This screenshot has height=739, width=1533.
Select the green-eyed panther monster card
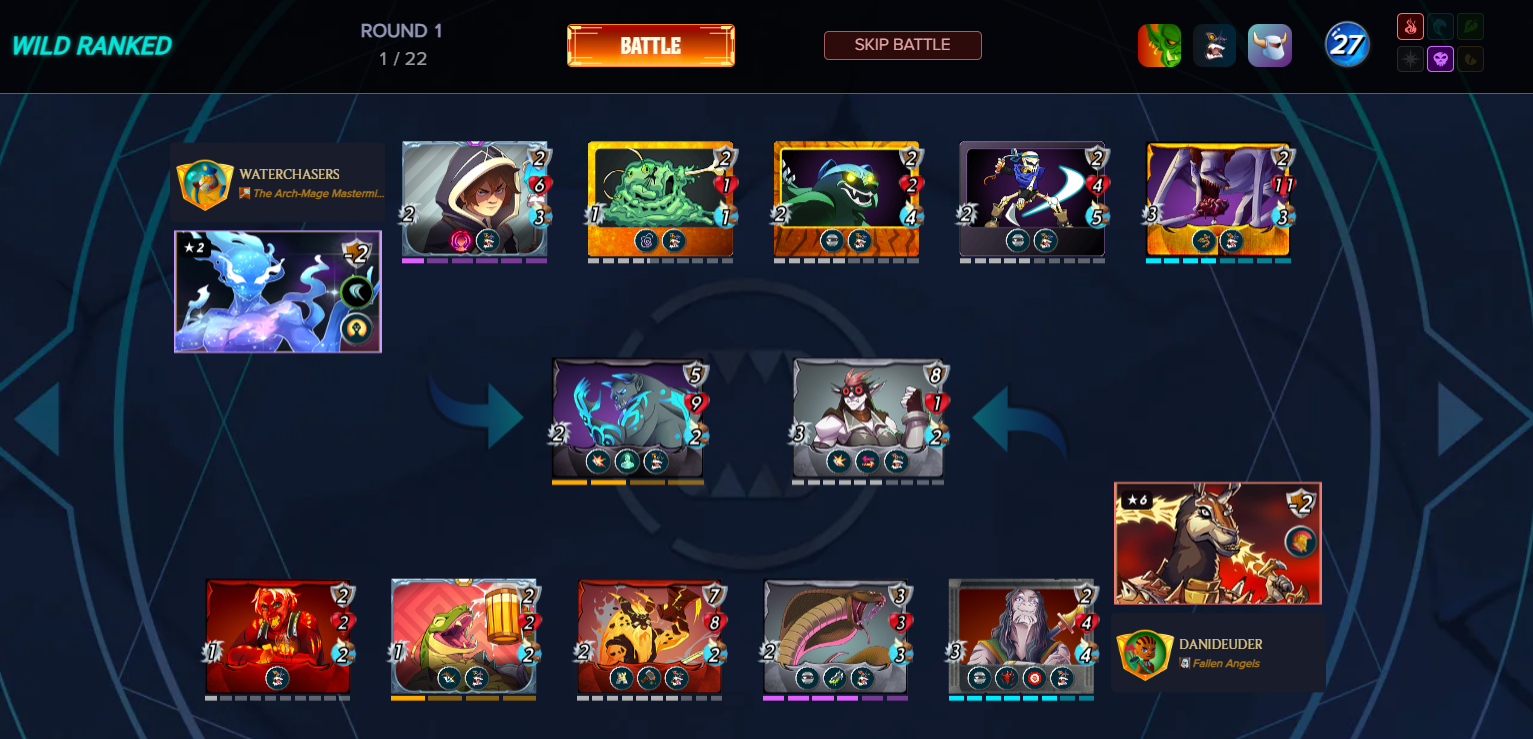pyautogui.click(x=846, y=199)
